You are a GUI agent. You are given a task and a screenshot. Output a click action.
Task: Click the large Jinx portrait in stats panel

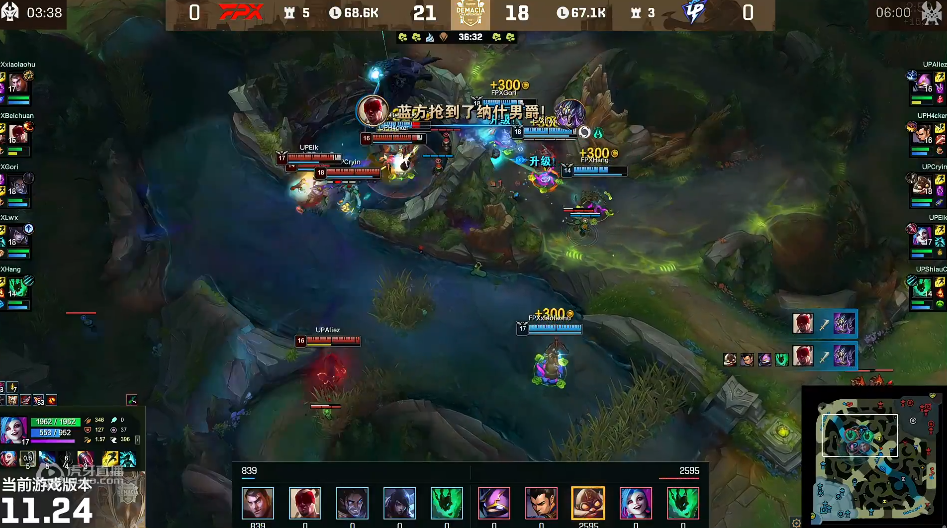click(x=15, y=432)
